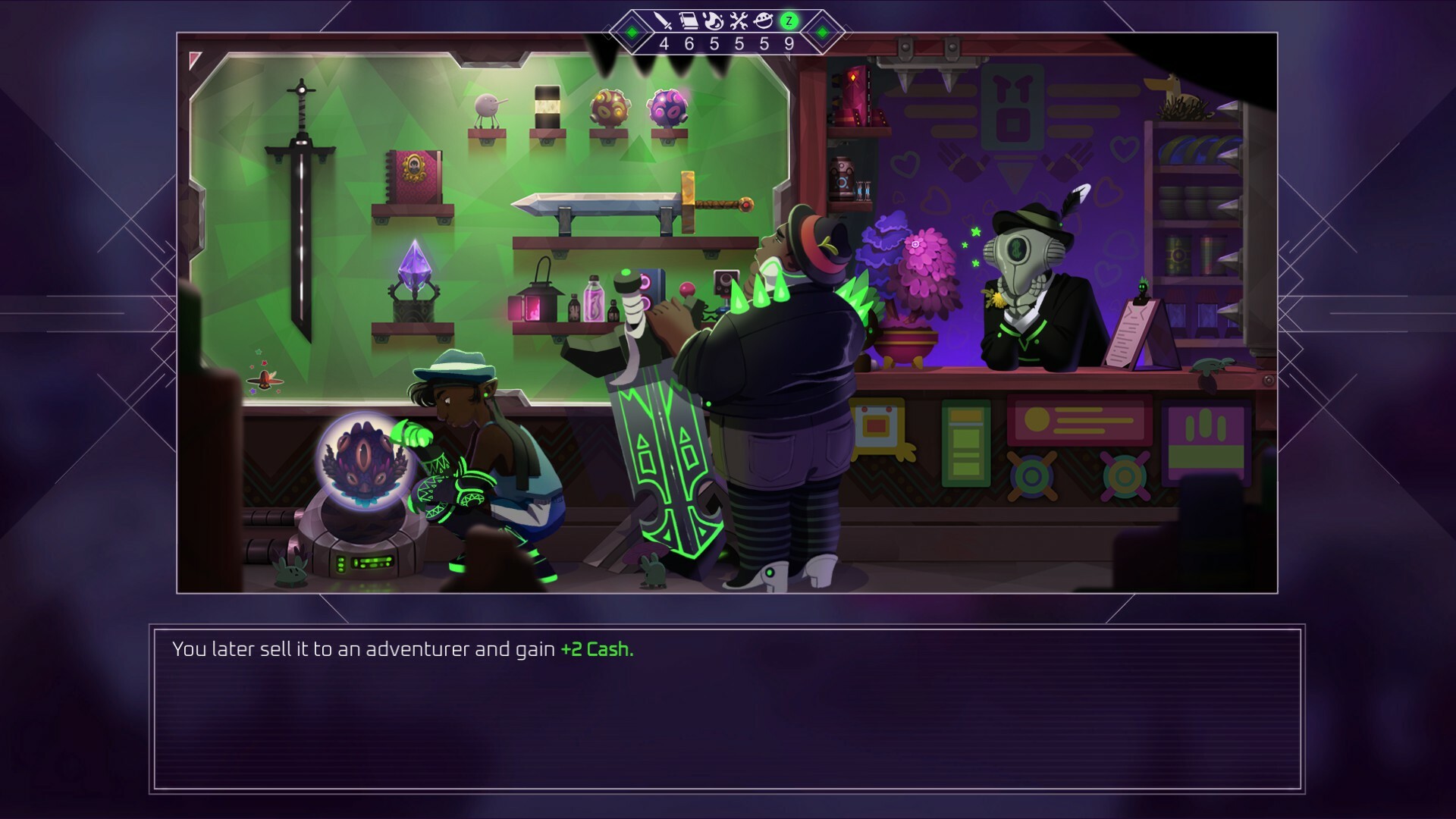
Task: Click the smiling face skill icon
Action: pyautogui.click(x=763, y=21)
